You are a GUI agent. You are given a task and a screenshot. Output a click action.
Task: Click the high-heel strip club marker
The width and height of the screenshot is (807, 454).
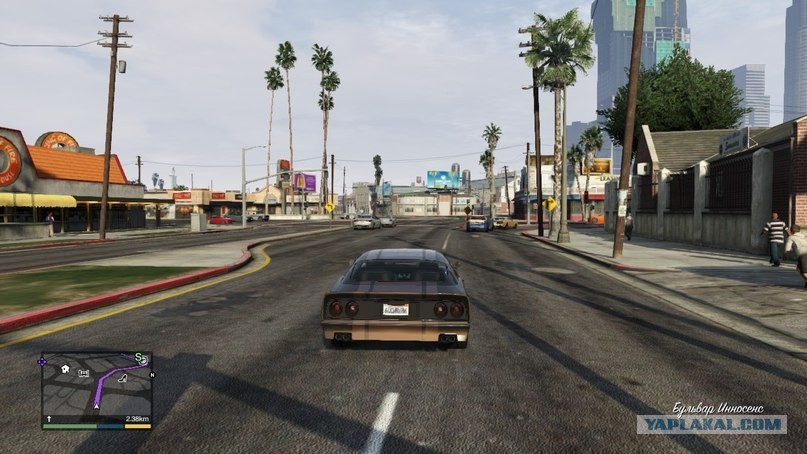[123, 379]
